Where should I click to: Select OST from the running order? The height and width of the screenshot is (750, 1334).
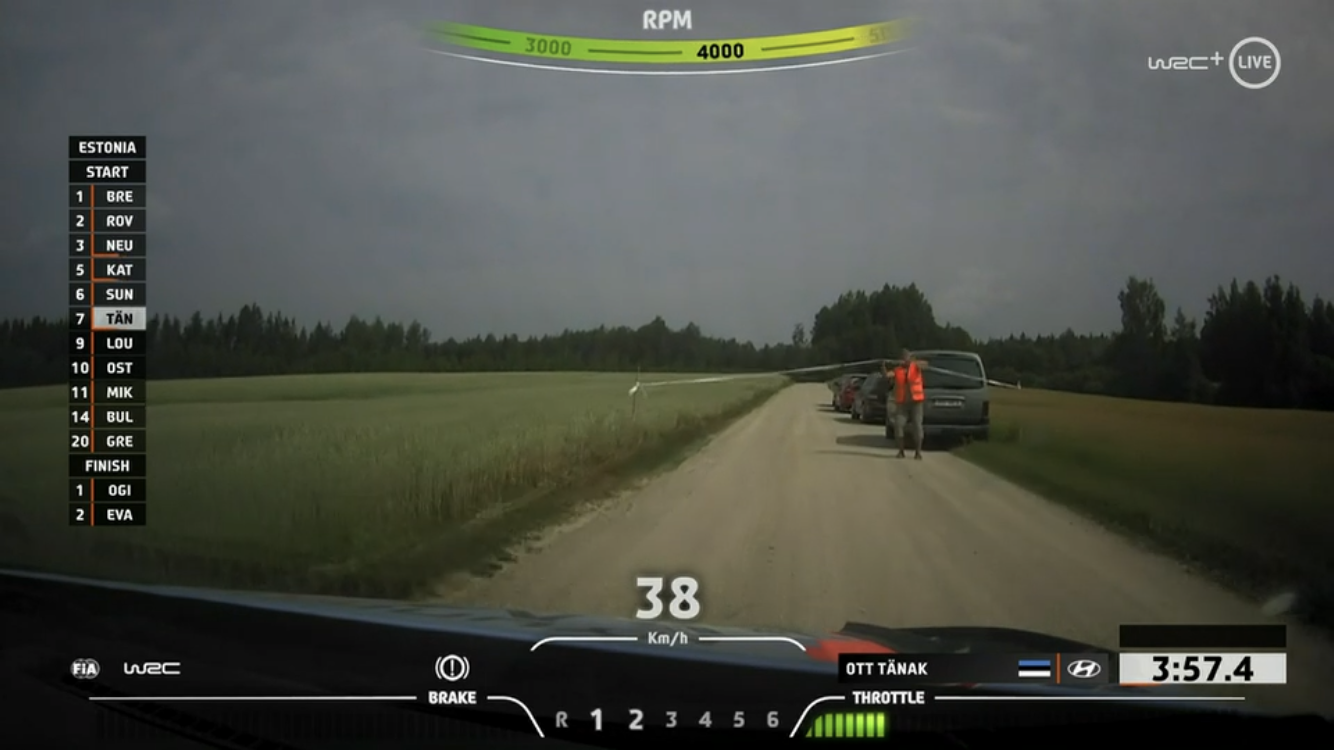pos(108,368)
